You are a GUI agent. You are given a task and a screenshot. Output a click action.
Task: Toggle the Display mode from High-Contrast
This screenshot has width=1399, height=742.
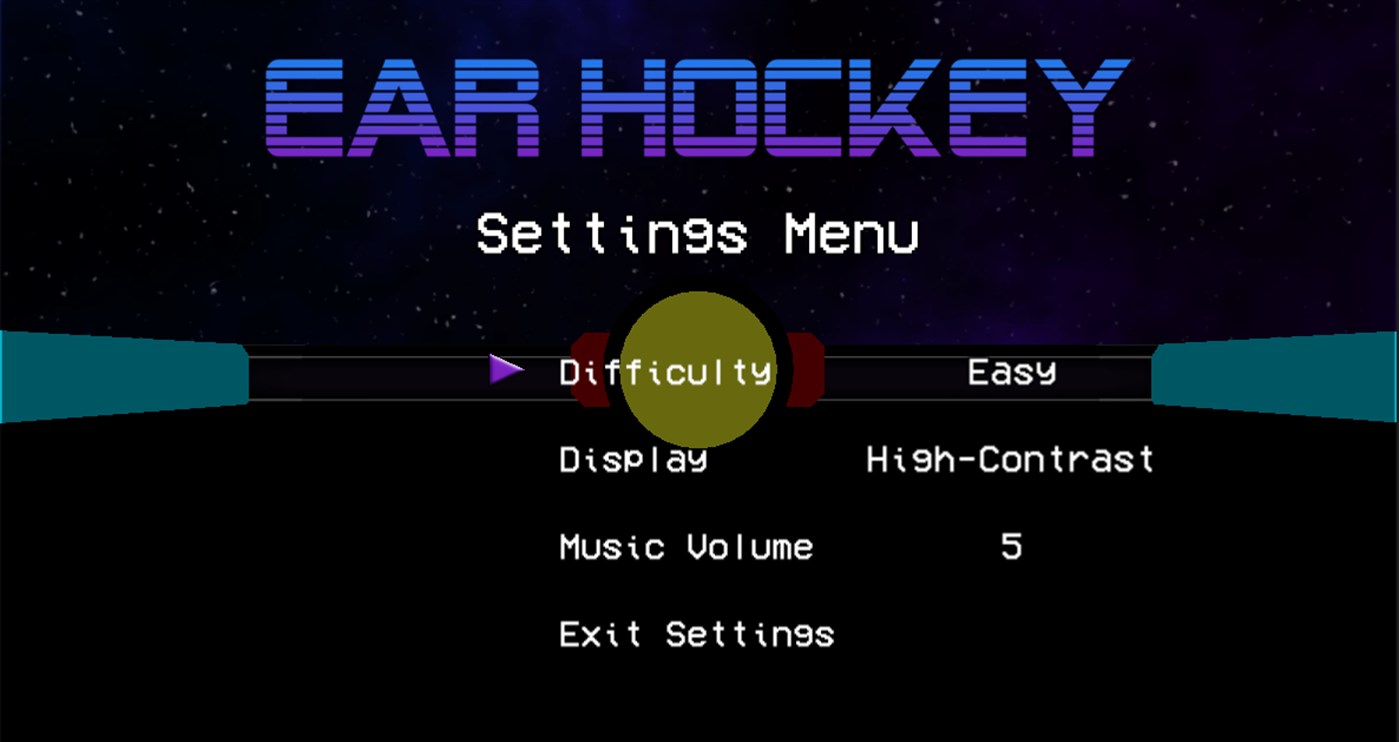click(1010, 460)
